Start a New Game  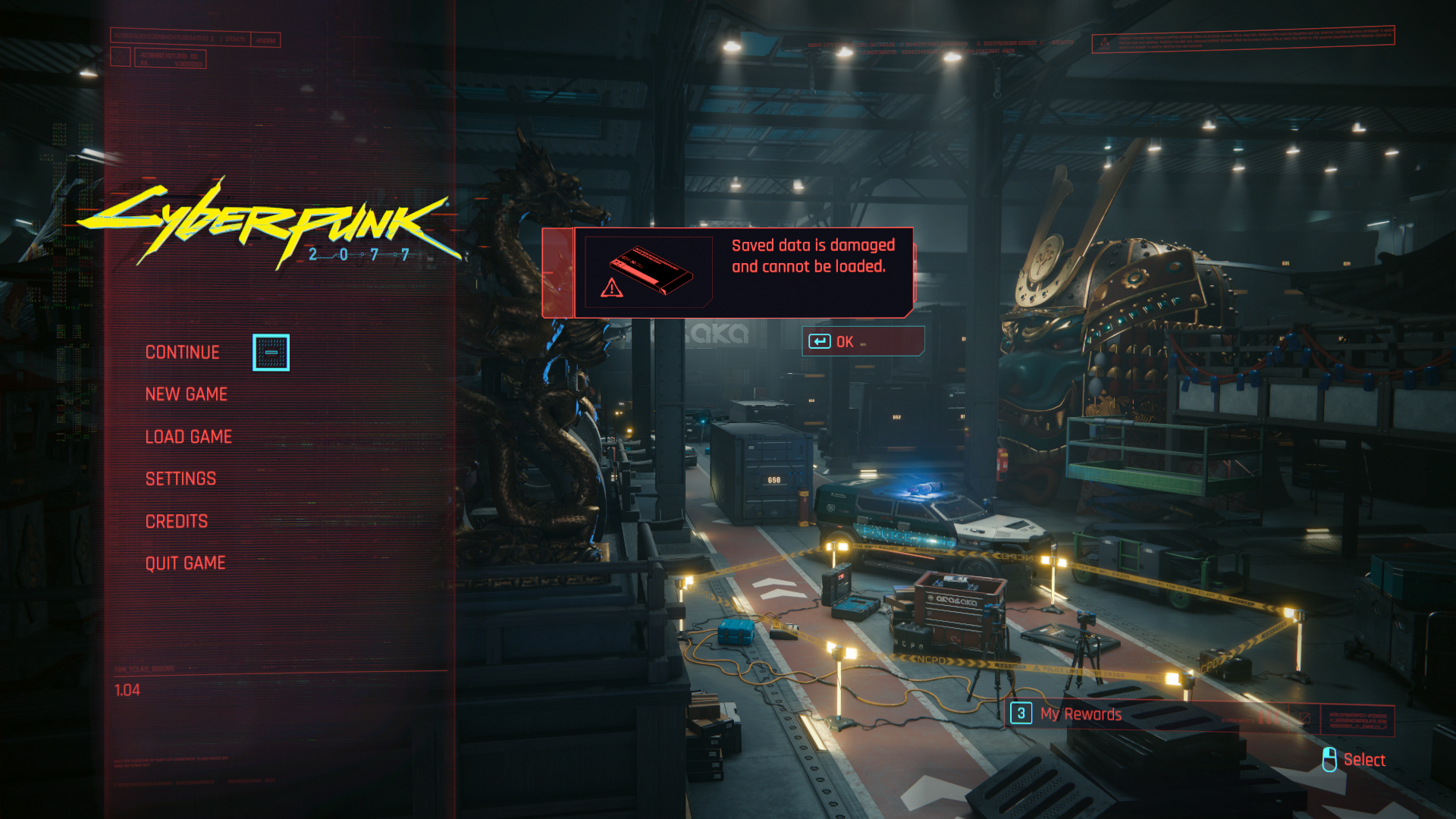(186, 394)
